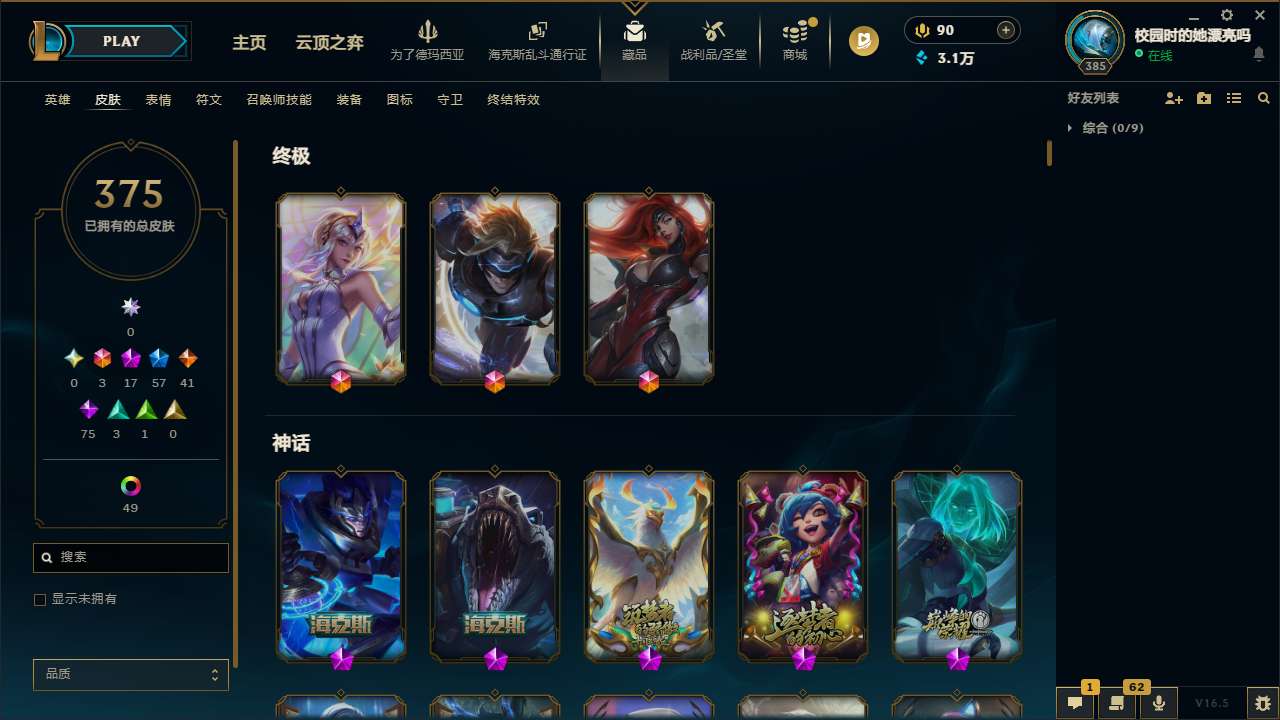This screenshot has height=720, width=1280.
Task: Open the 战利品/圣堂 loot page
Action: [x=713, y=41]
